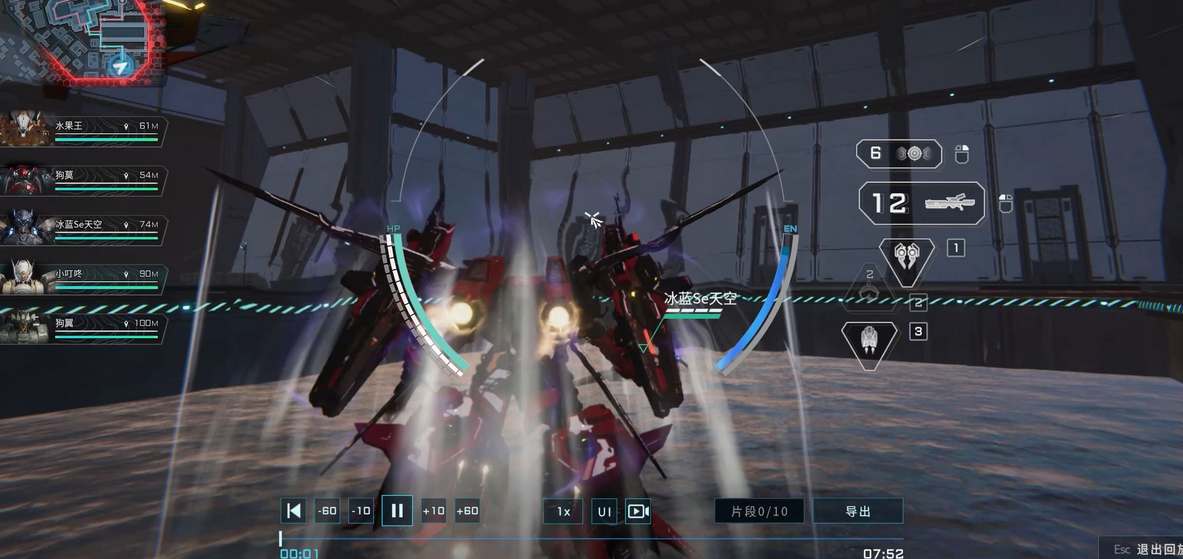This screenshot has height=559, width=1183.
Task: Click the 导出 export button
Action: [858, 511]
